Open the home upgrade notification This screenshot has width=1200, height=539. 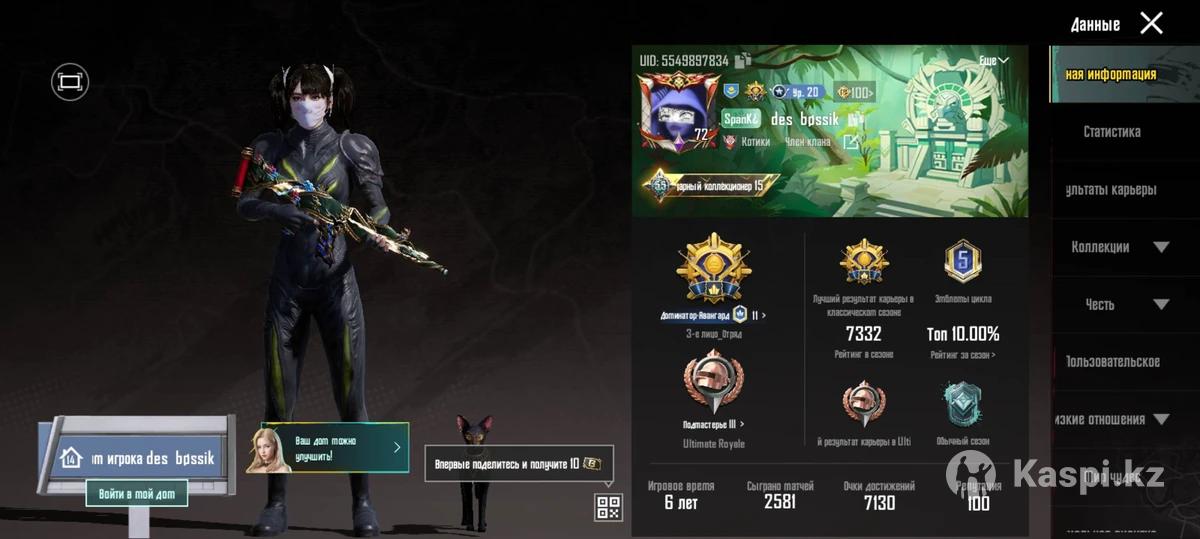point(329,448)
